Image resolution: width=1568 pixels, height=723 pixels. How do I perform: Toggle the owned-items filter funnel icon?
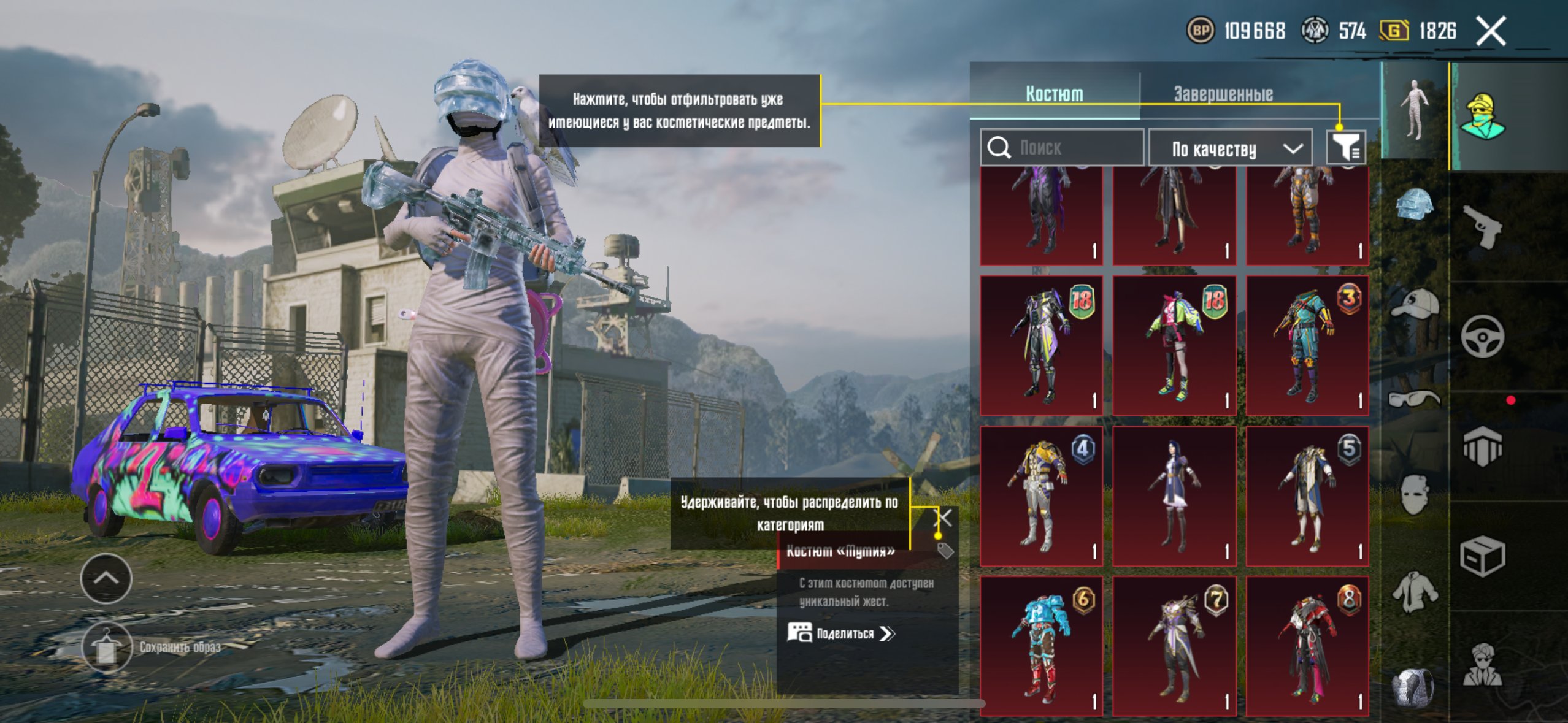pos(1345,147)
